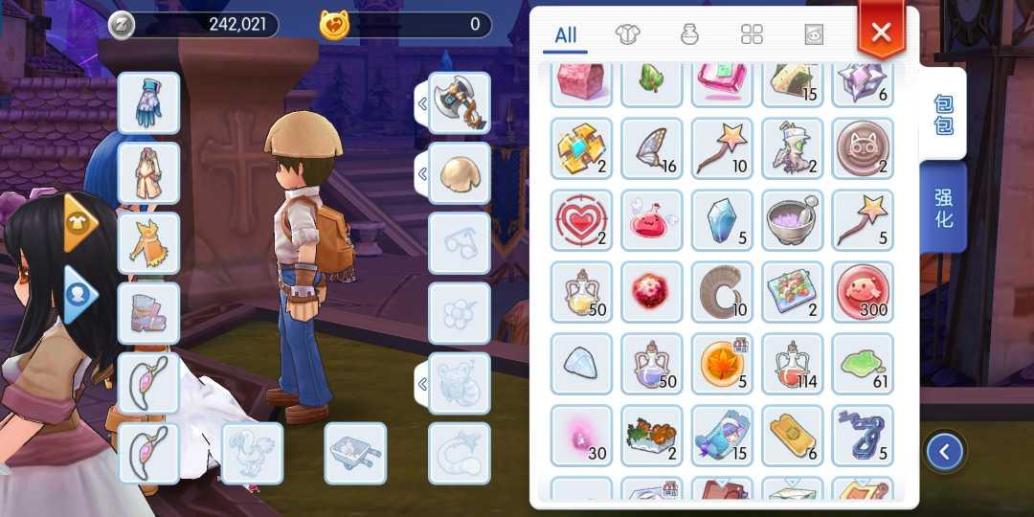Select the wheelbarrow cart slot
The image size is (1034, 517).
[x=355, y=453]
